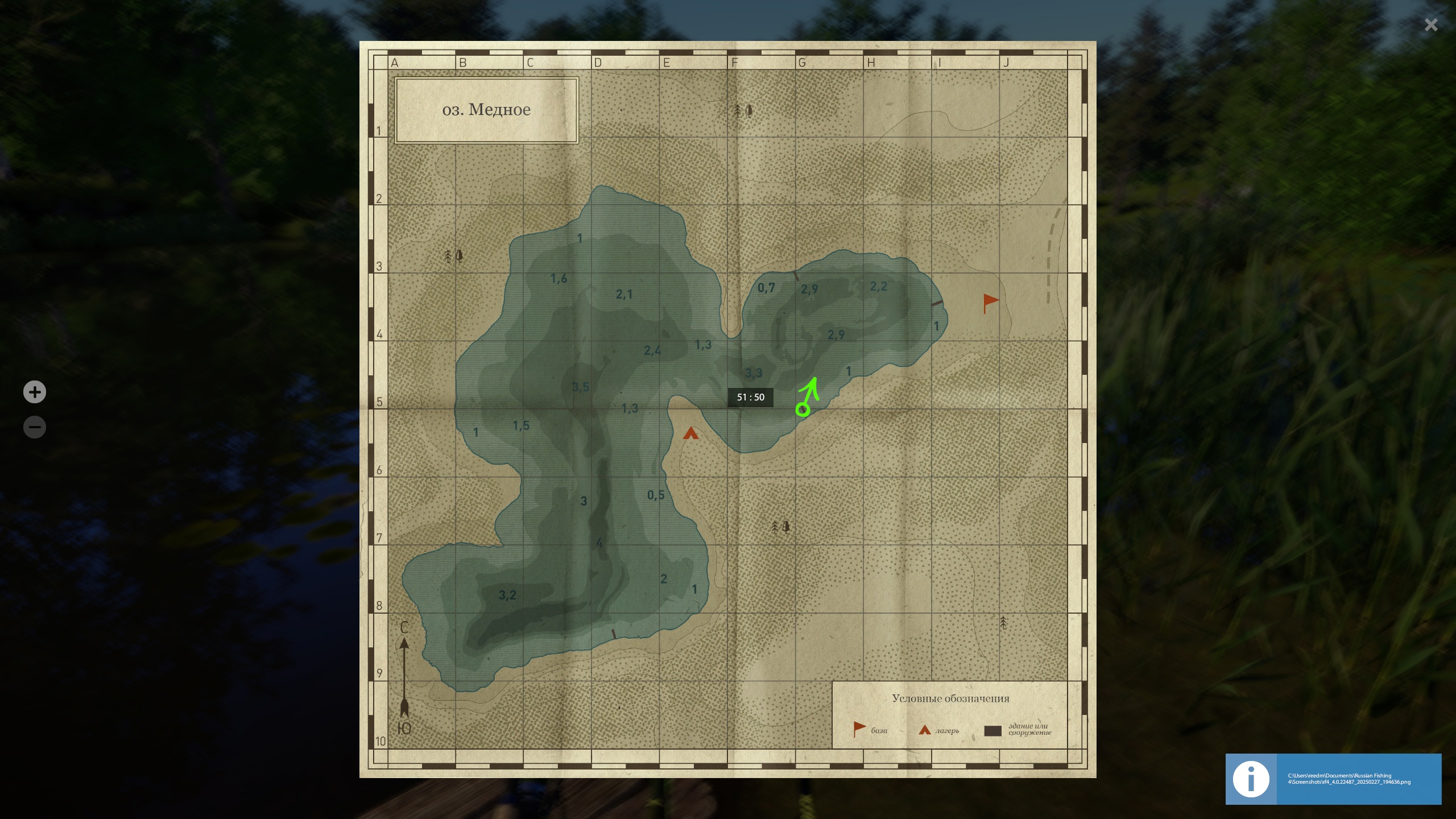Screen dimensions: 1456x819
Task: Click the green player position marker
Action: pos(803,409)
